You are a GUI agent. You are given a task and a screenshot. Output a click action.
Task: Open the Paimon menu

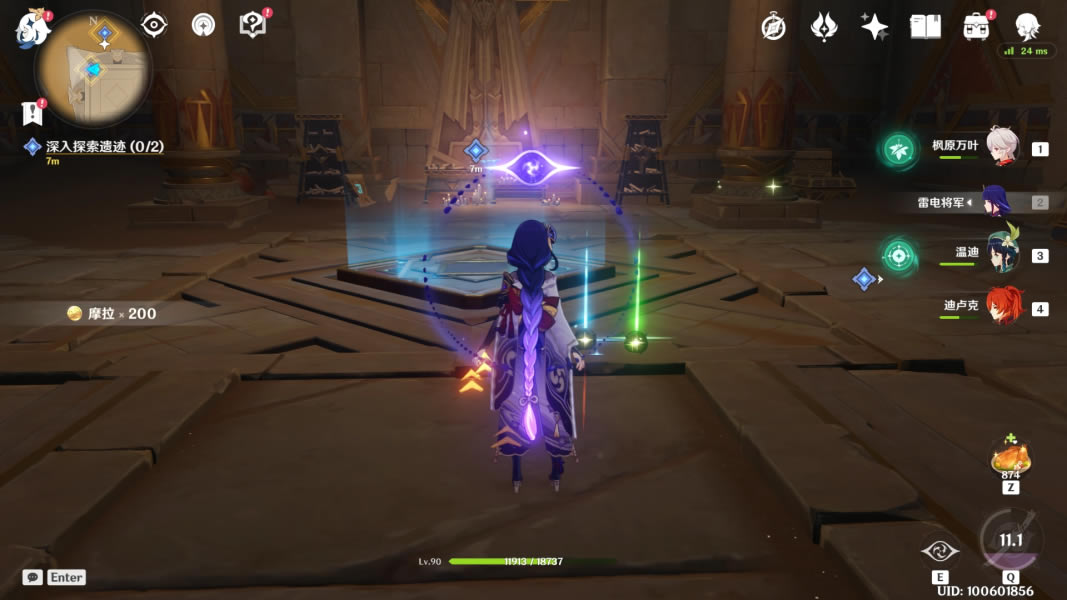[31, 28]
